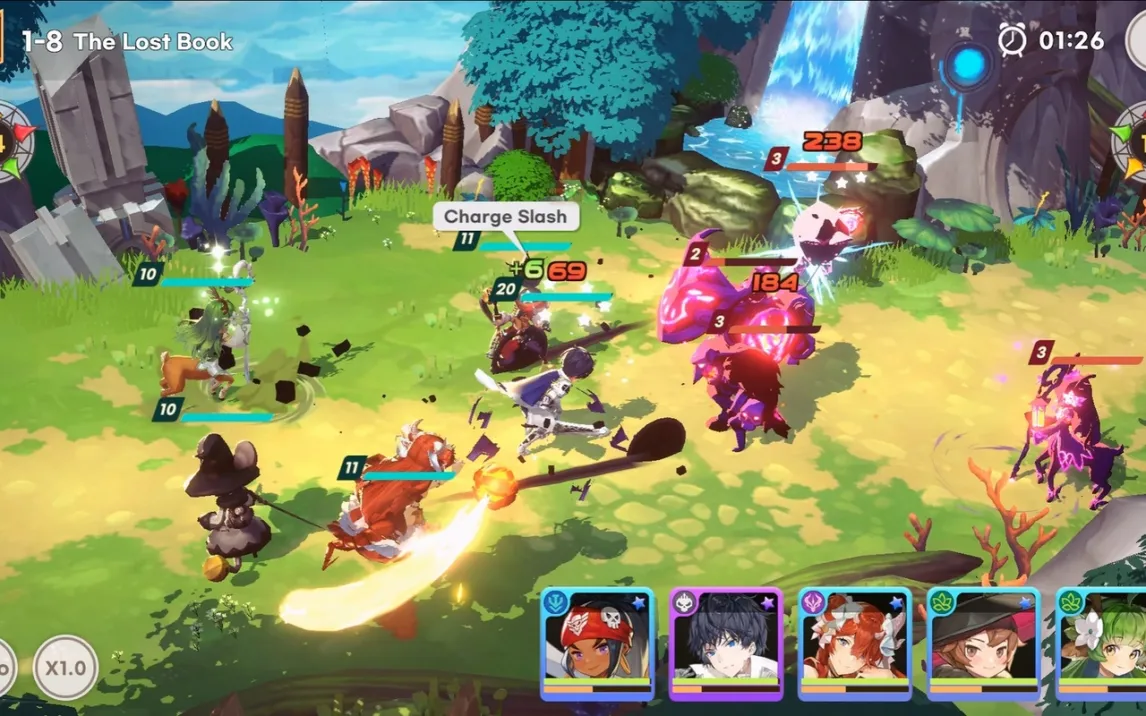
Task: Choose the dark-haired boy hero card
Action: pyautogui.click(x=726, y=642)
